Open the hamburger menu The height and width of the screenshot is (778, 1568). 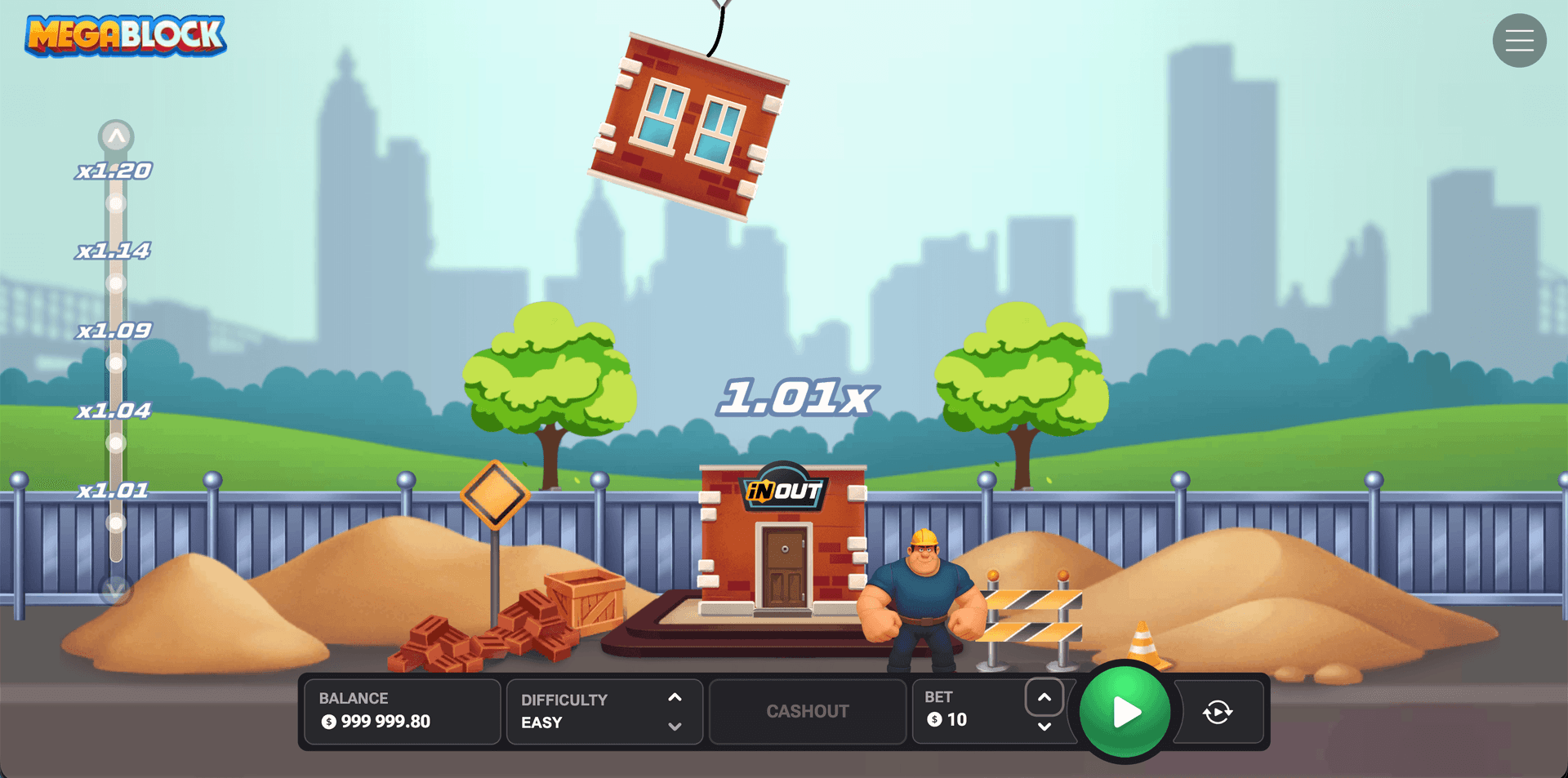click(x=1519, y=40)
